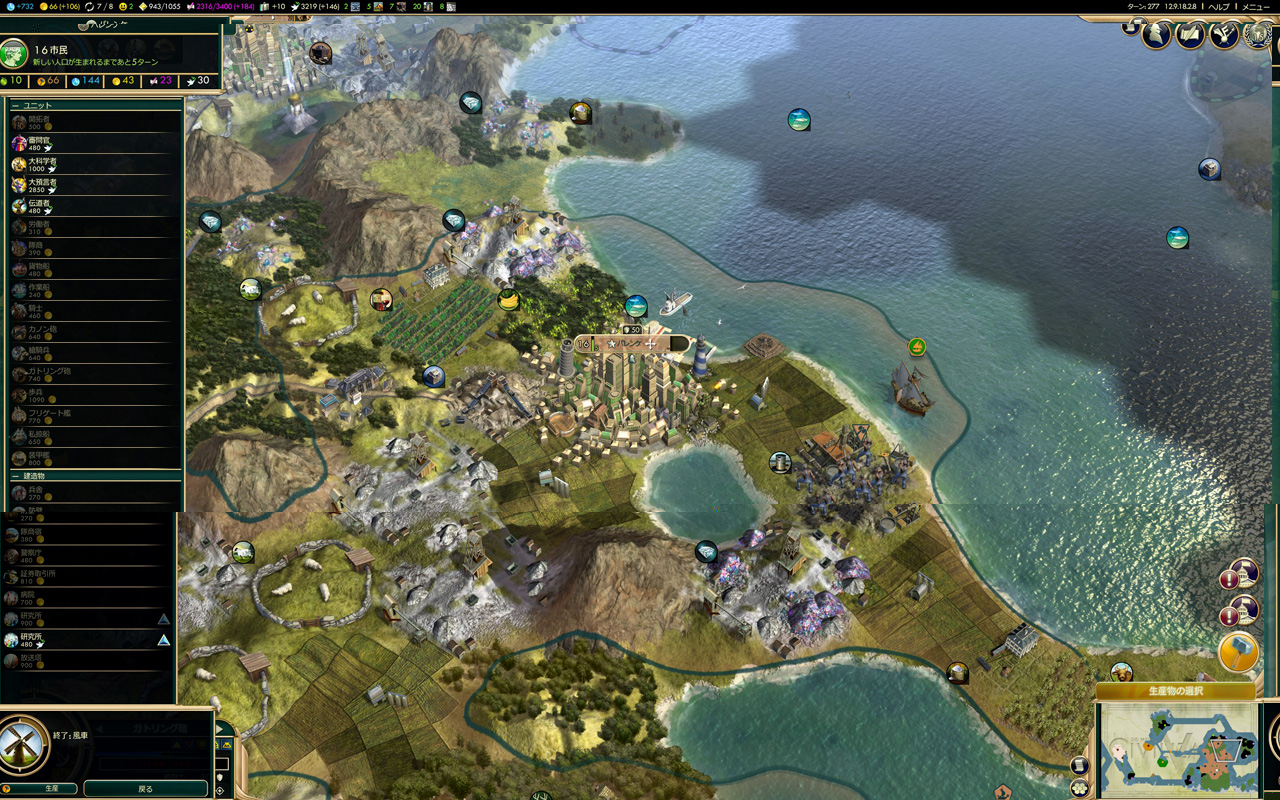This screenshot has height=800, width=1280.
Task: Open diplomacy via the leader portrait icon
Action: pos(1156,36)
